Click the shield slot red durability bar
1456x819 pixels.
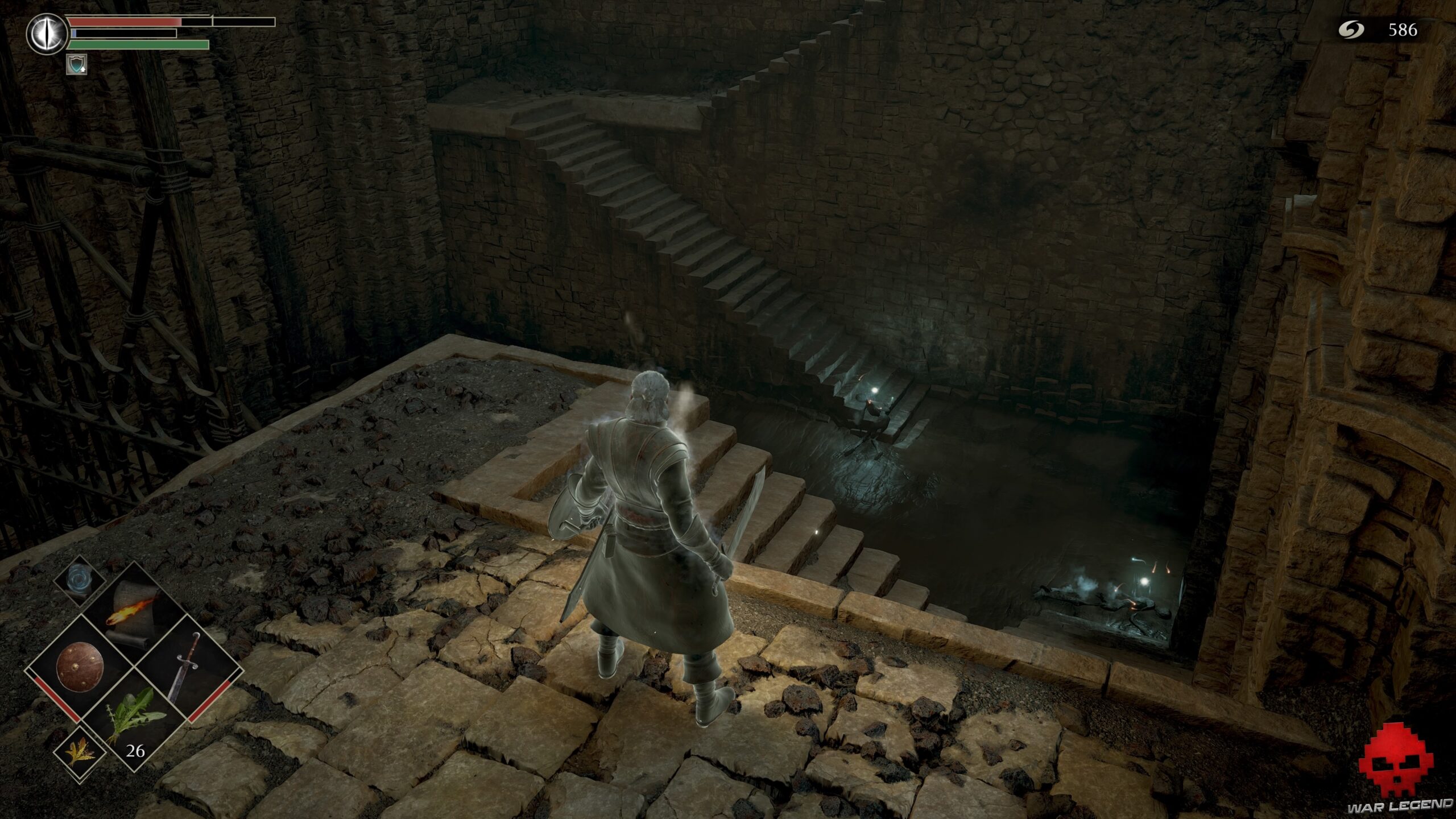coord(61,702)
